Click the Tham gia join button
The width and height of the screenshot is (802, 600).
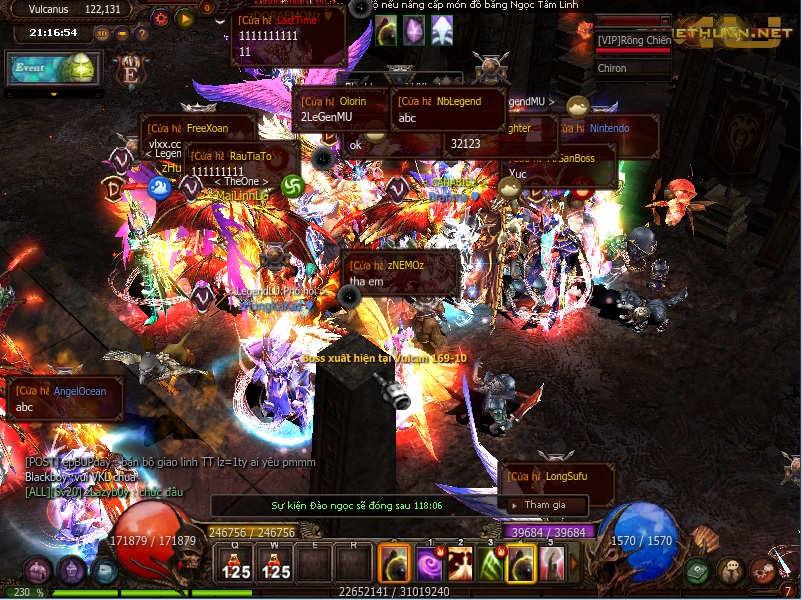point(546,505)
